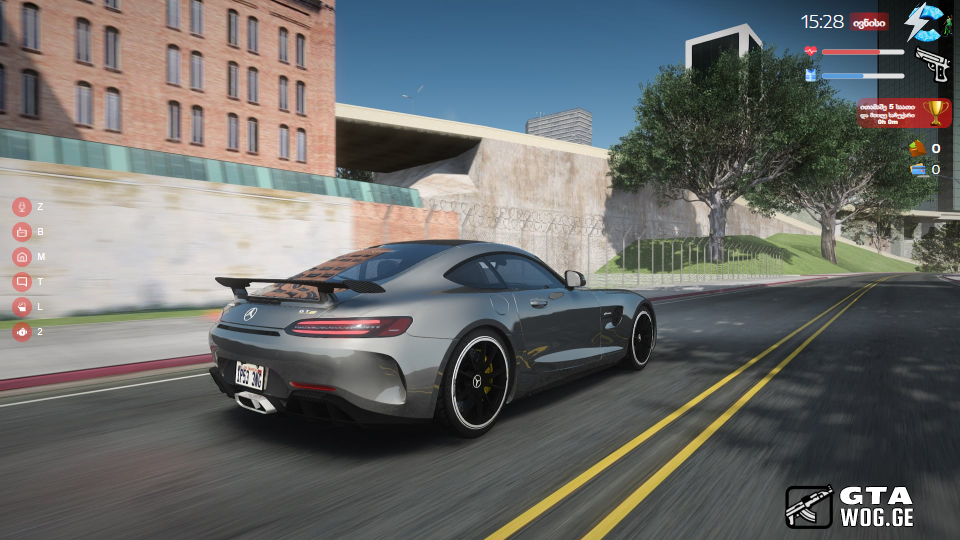This screenshot has height=540, width=960.
Task: Select the hand-over-box icon labeled L
Action: (21, 307)
